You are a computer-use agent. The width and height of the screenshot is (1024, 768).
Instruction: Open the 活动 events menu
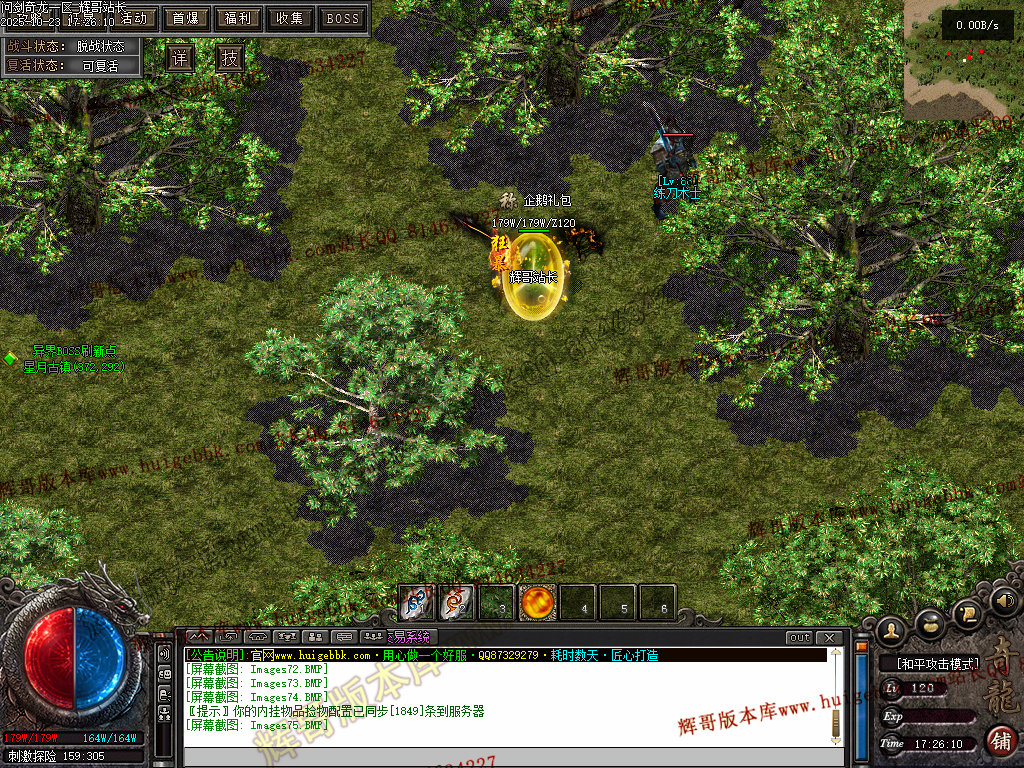pos(133,18)
